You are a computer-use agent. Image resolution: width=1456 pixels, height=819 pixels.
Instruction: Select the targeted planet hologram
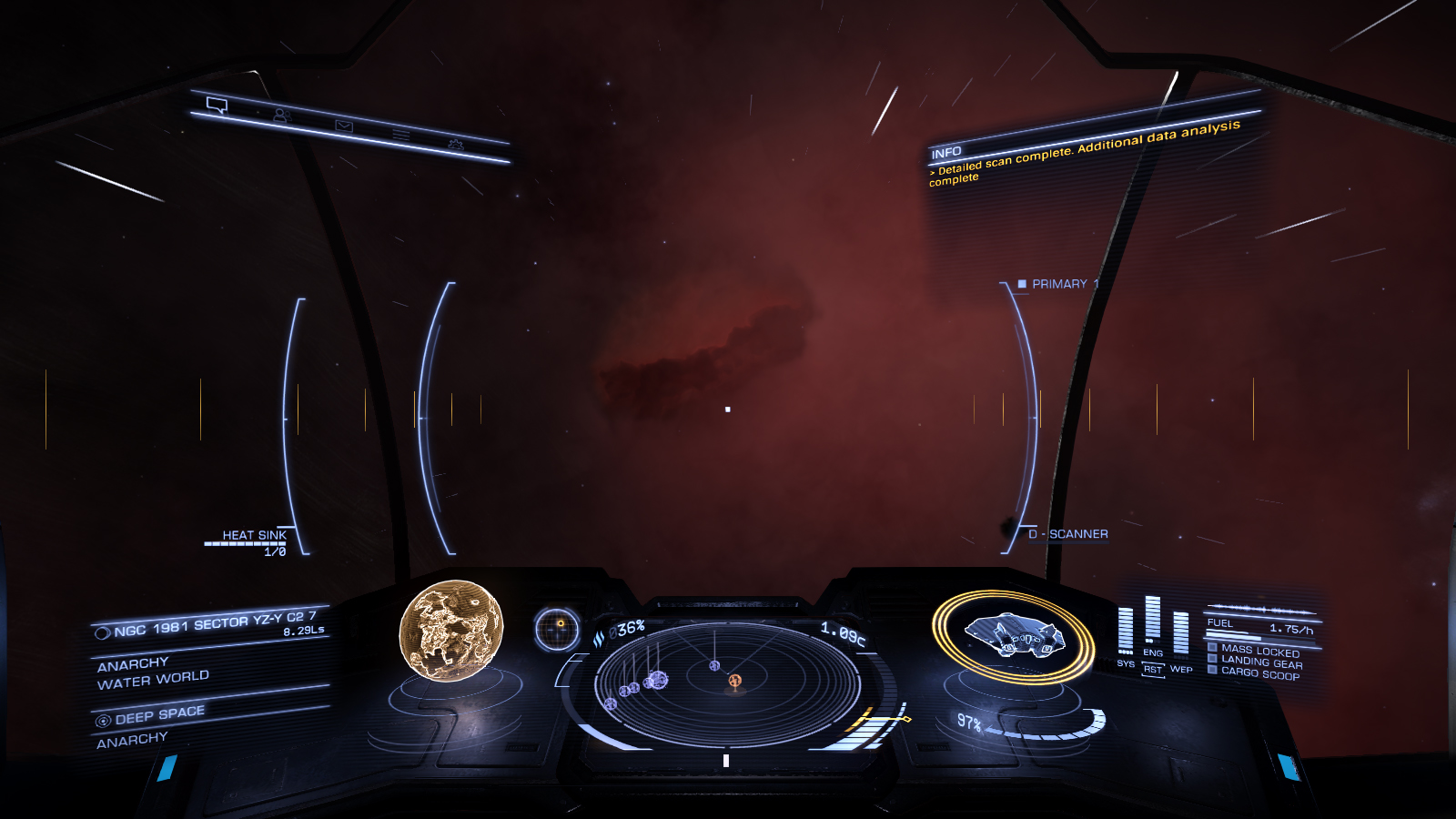(451, 630)
